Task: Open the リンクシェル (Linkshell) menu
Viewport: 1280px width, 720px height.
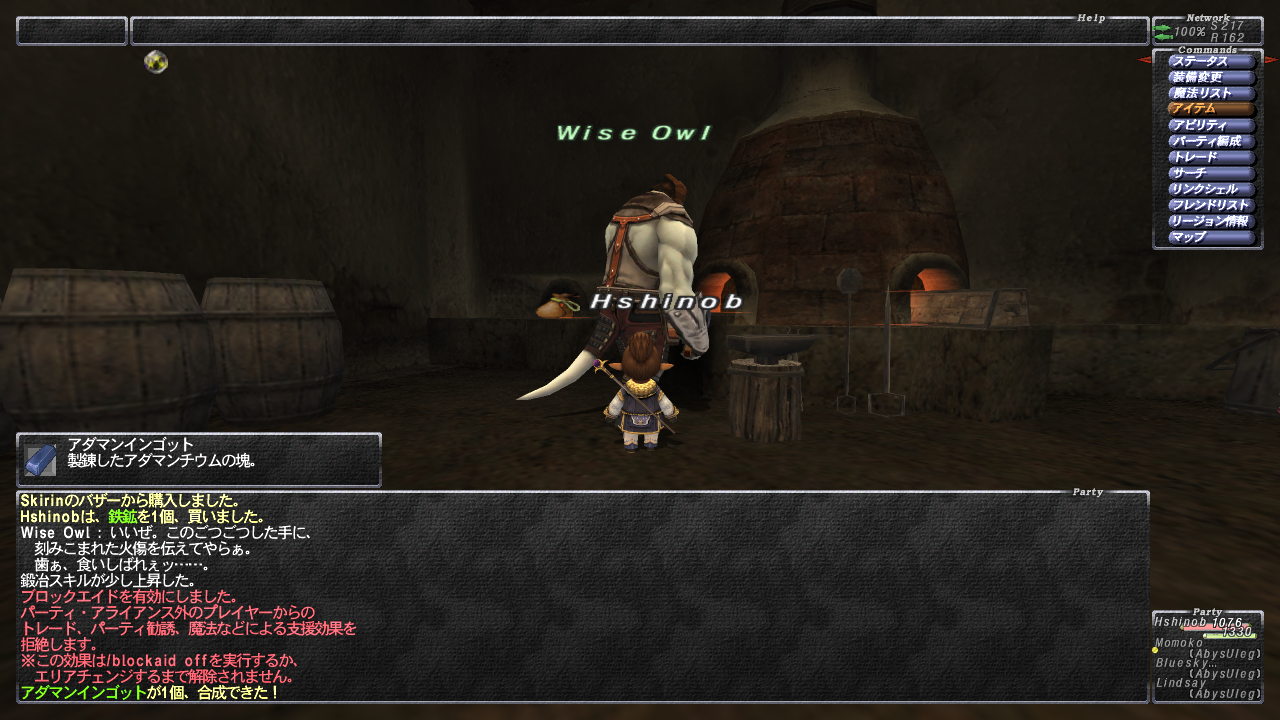Action: (1211, 190)
